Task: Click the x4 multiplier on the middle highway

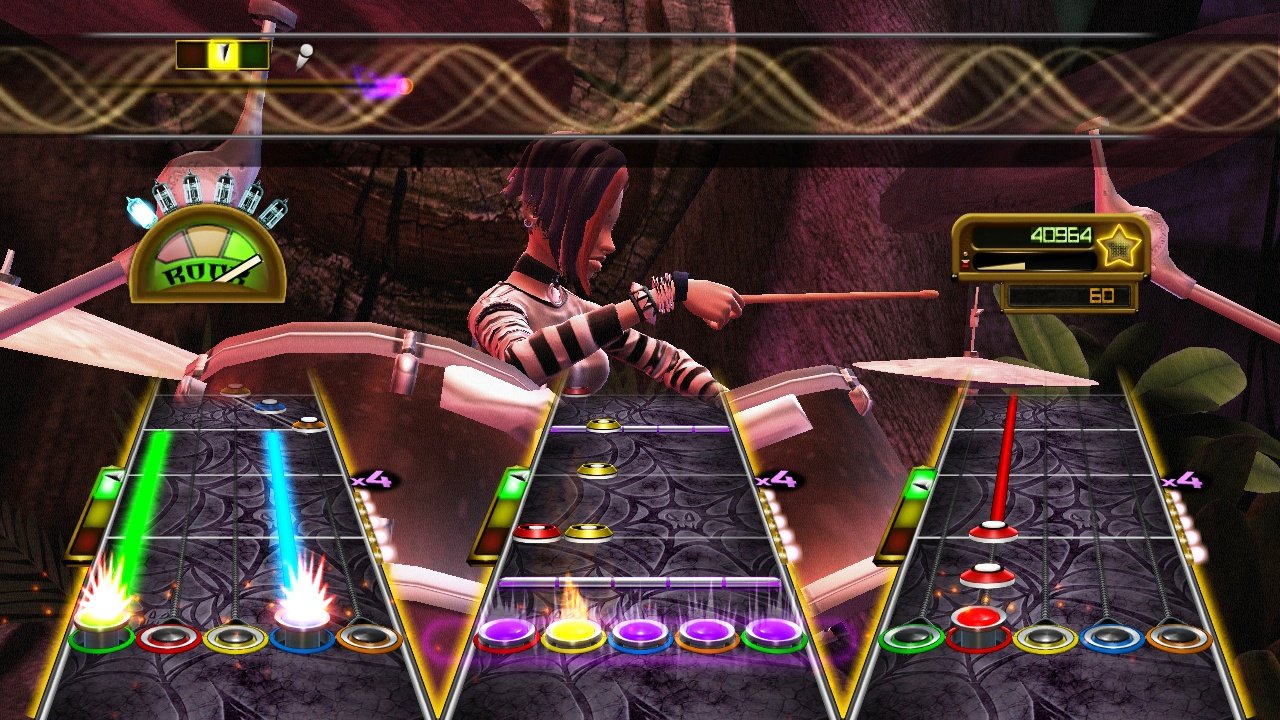Action: point(776,481)
